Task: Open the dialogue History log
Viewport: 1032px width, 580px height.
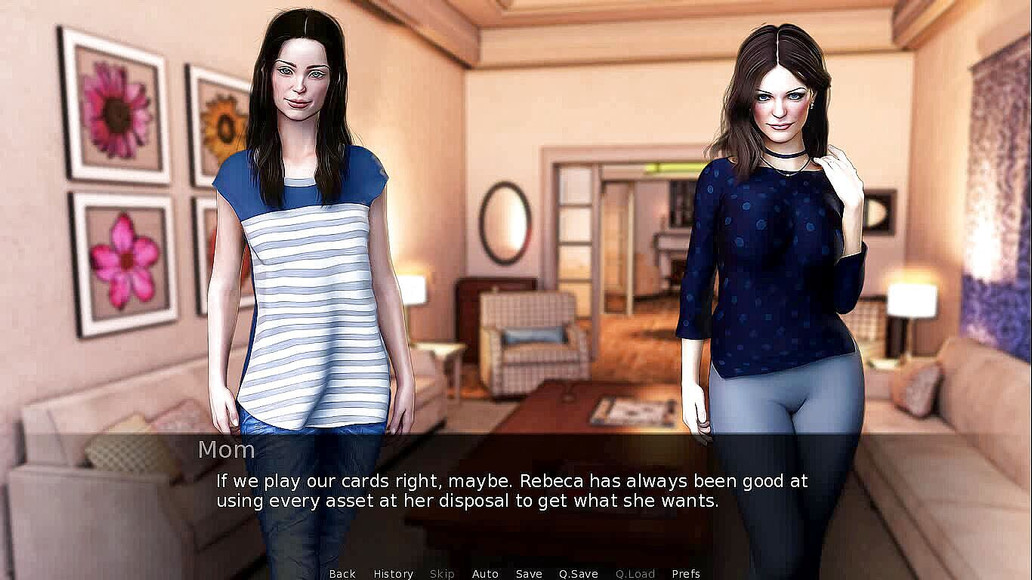Action: pos(393,574)
